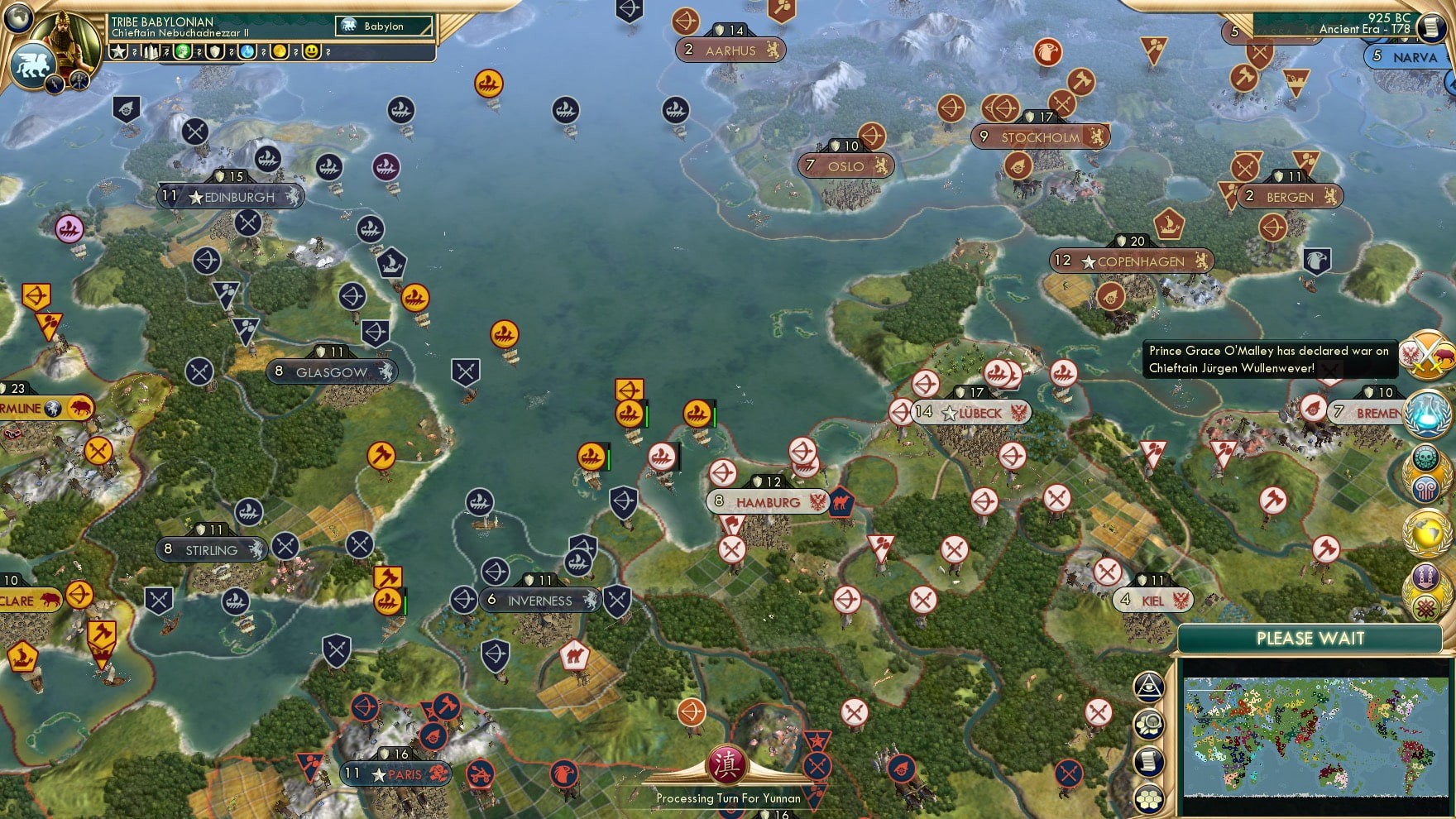Click the TRIBE BABYLONIAN banner
Image resolution: width=1456 pixels, height=819 pixels.
pos(163,22)
